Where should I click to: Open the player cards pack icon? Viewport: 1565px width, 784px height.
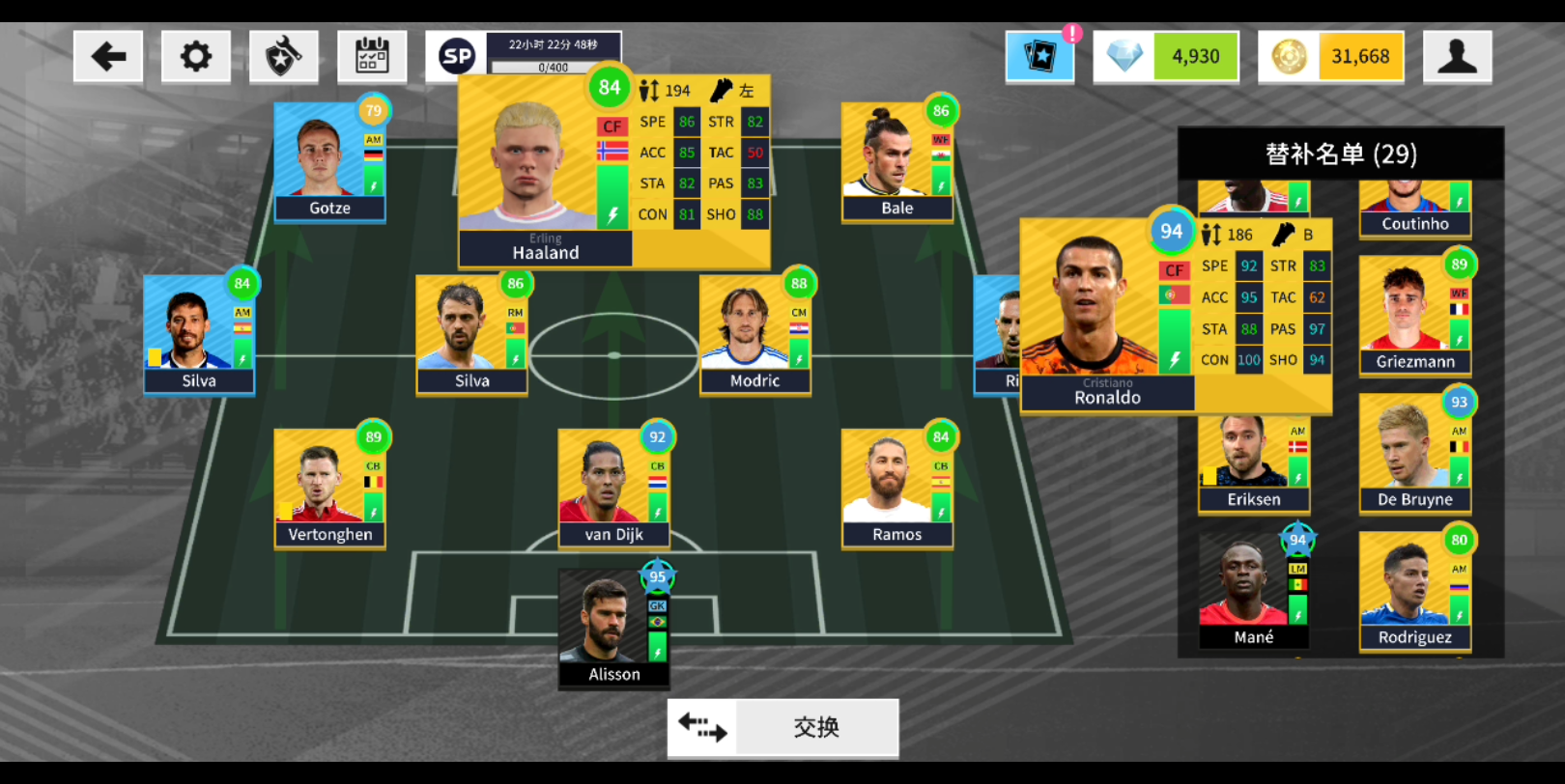1039,57
